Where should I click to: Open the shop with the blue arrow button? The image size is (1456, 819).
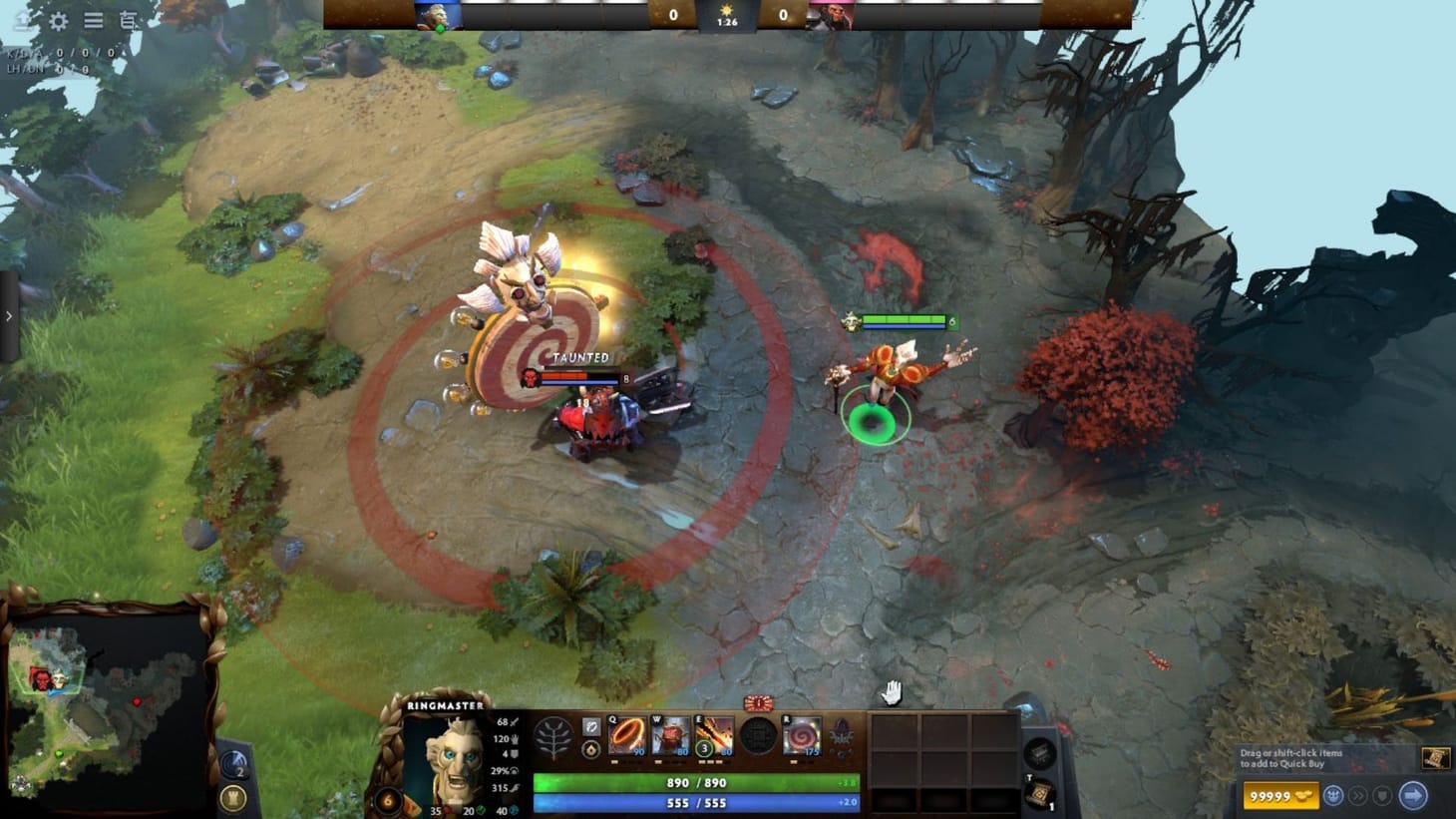1415,796
